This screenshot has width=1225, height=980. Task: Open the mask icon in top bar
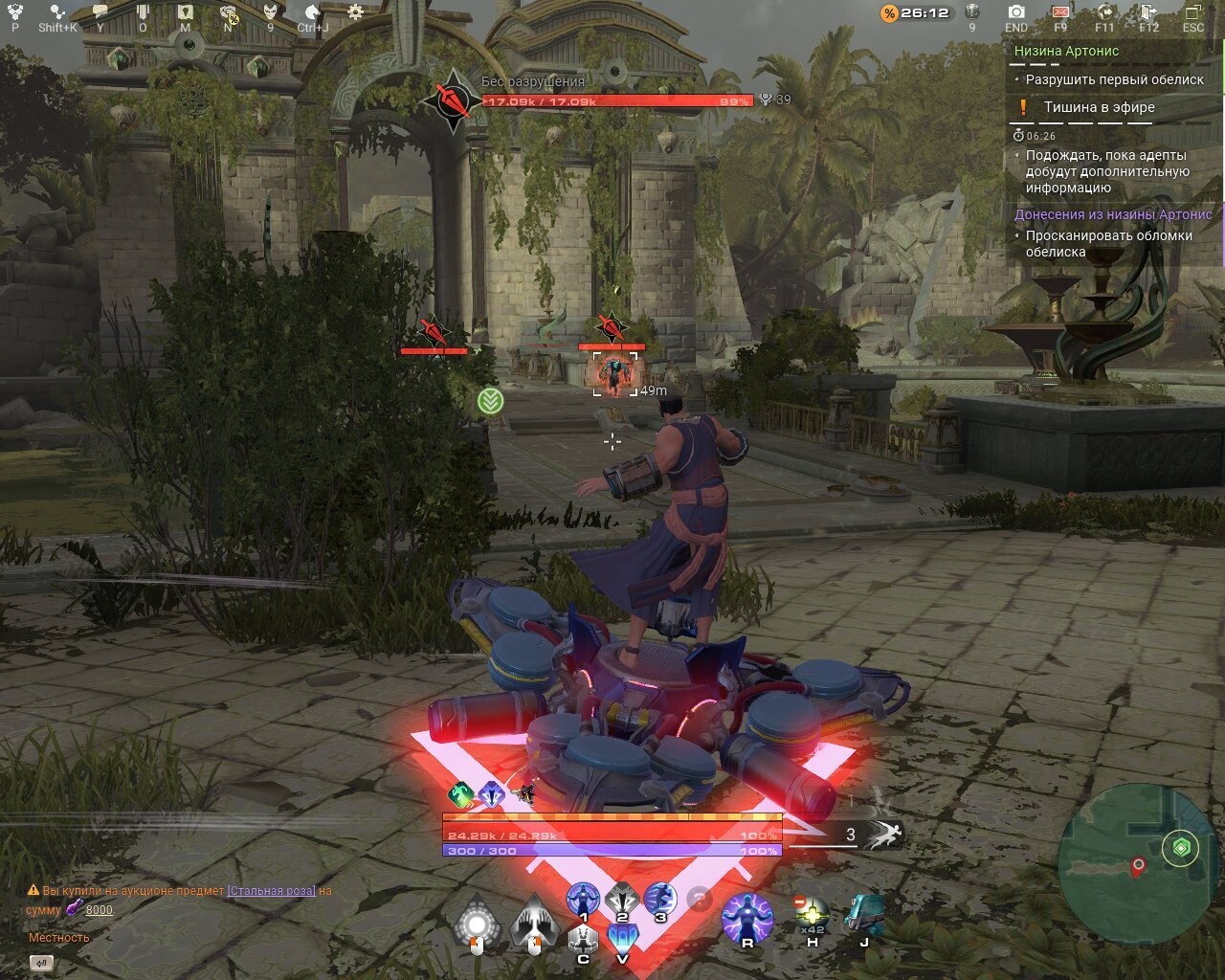coord(270,12)
